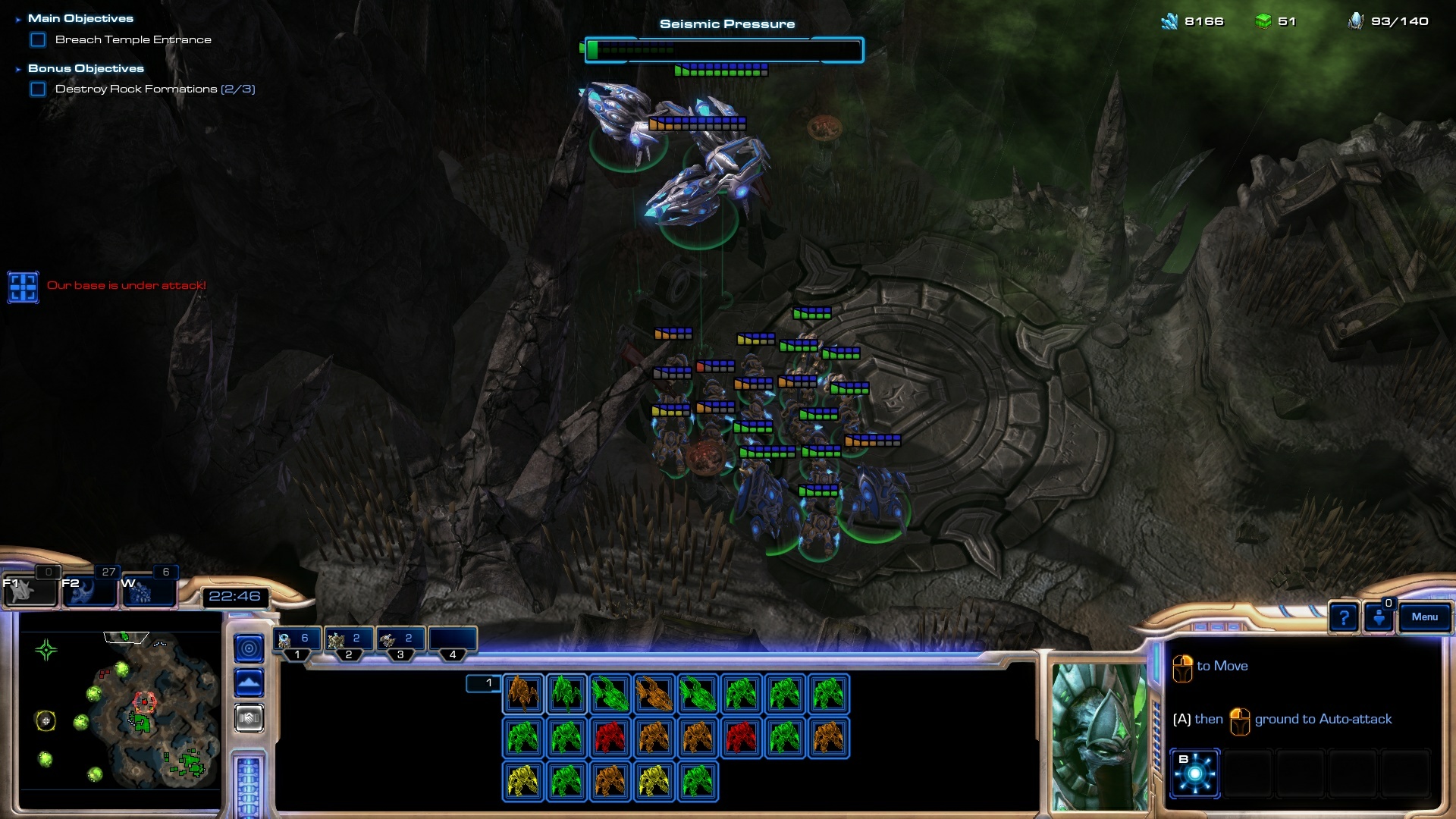Screen dimensions: 1456x819
Task: Click the handshake alliance colors button
Action: 249,717
